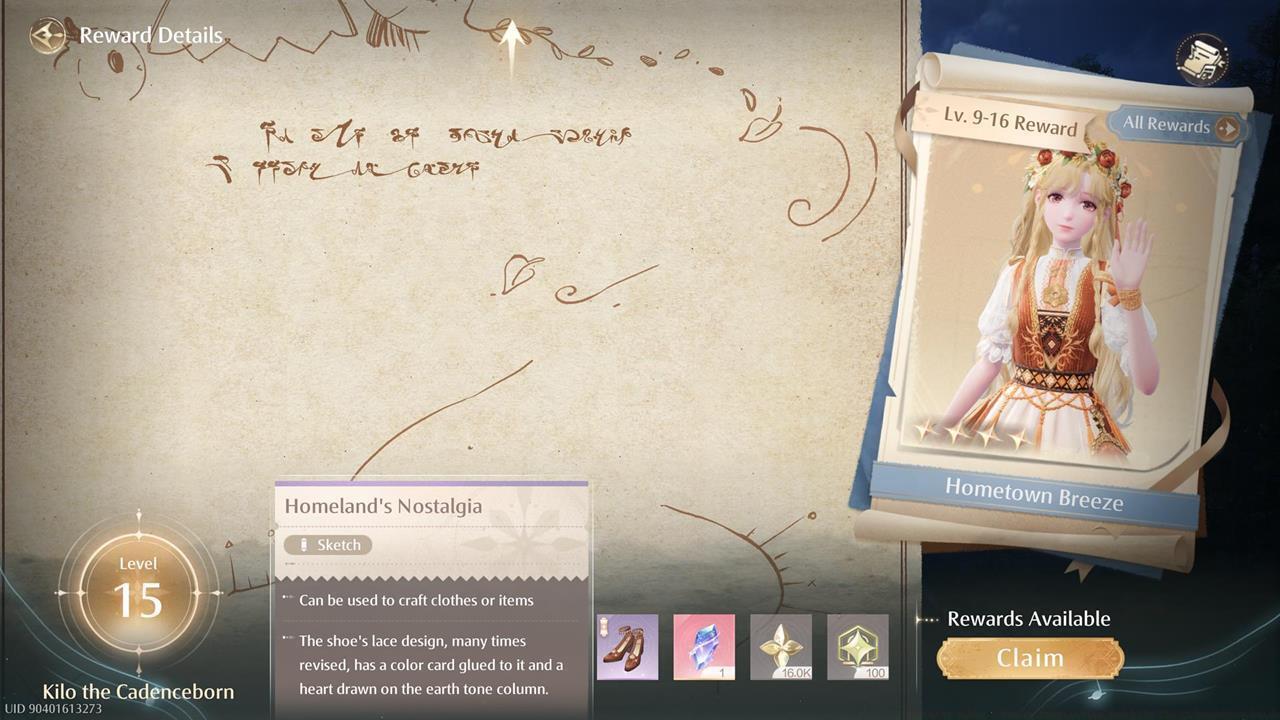Click the Level 15 emblem circle
Image resolution: width=1280 pixels, height=720 pixels.
138,590
